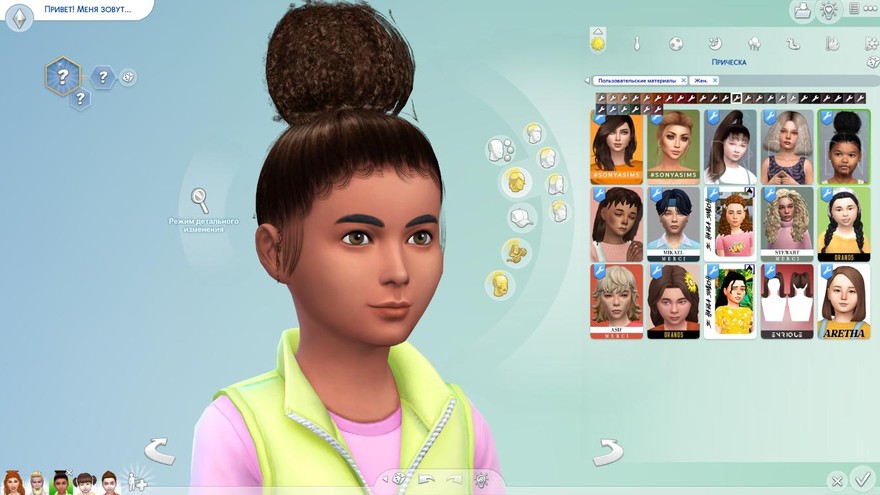Select the long braids hairstyle thumbnail
Screen dimensions: 880x495
(843, 223)
